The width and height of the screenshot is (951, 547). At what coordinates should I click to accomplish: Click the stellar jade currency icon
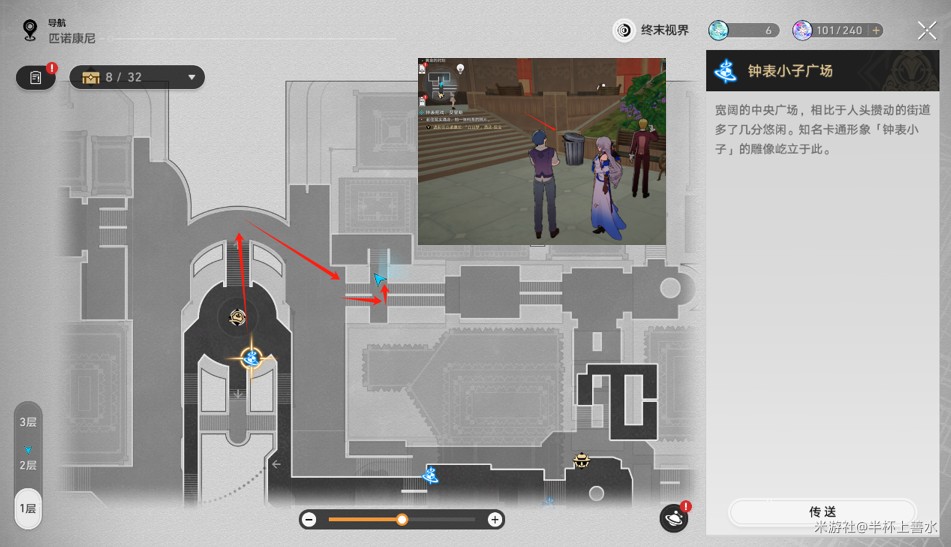[x=719, y=30]
